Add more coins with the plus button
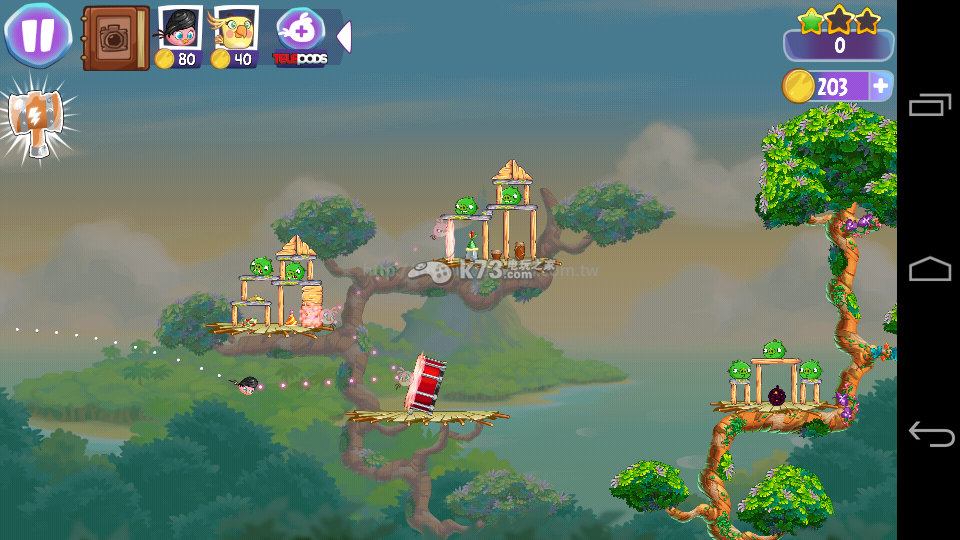Image resolution: width=960 pixels, height=540 pixels. [880, 87]
